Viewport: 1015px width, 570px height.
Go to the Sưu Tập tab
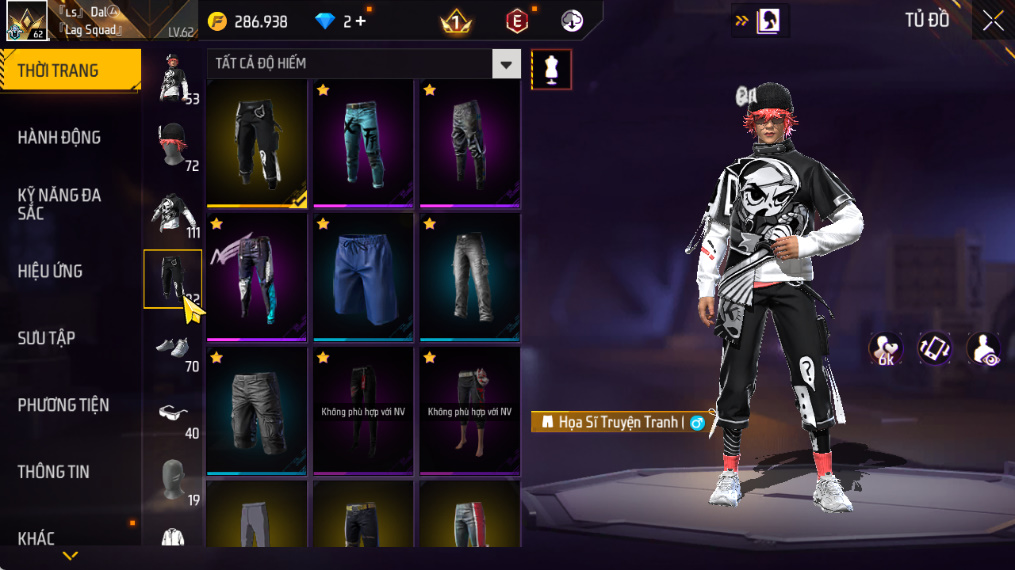coord(46,338)
